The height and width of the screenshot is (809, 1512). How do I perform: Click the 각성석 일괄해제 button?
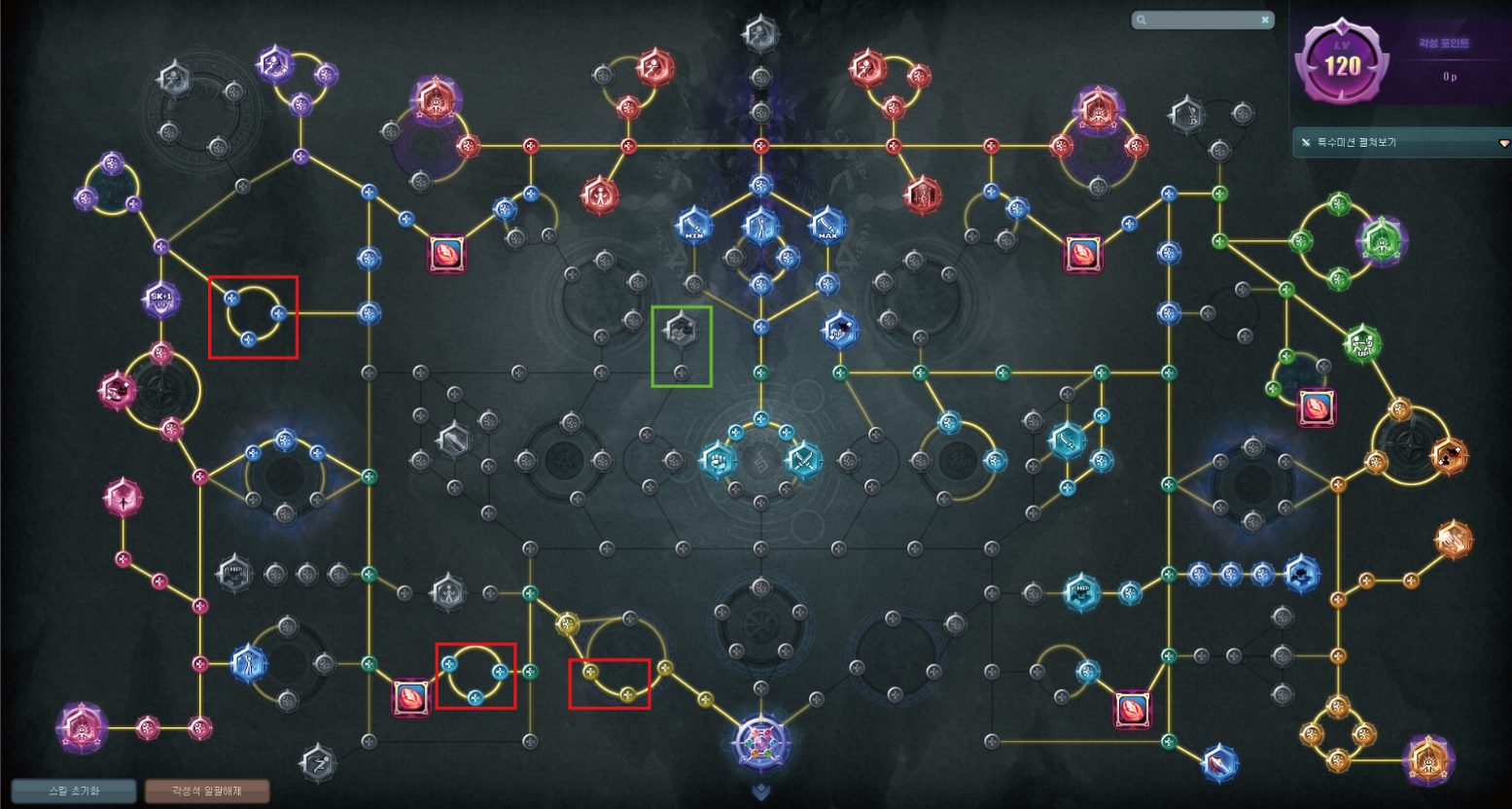tap(206, 791)
